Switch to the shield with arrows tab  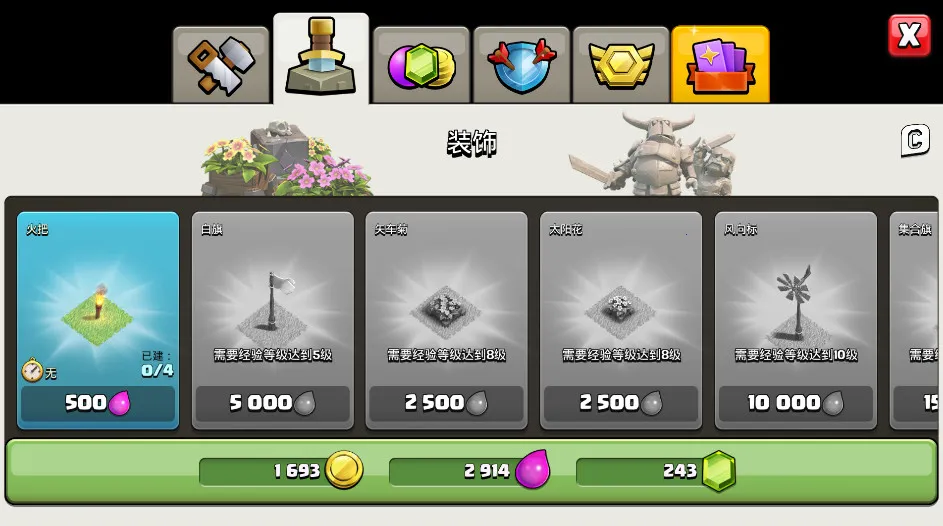[521, 65]
